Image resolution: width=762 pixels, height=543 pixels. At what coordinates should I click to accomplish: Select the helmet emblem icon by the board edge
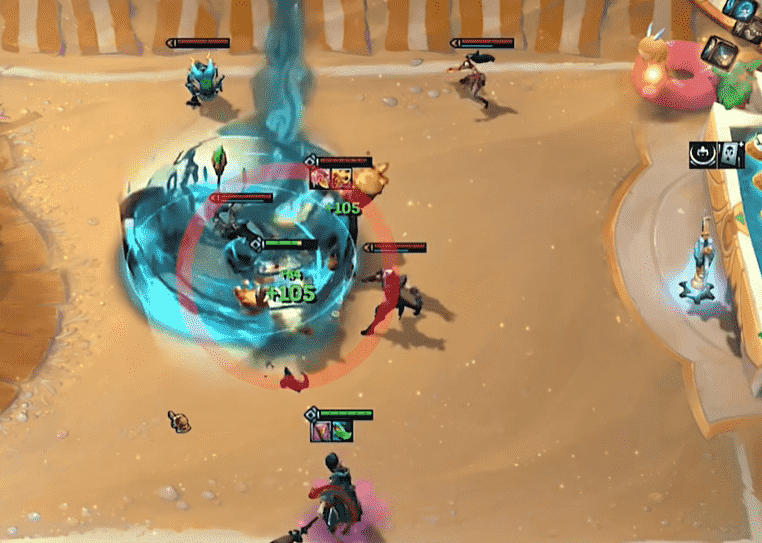click(701, 155)
